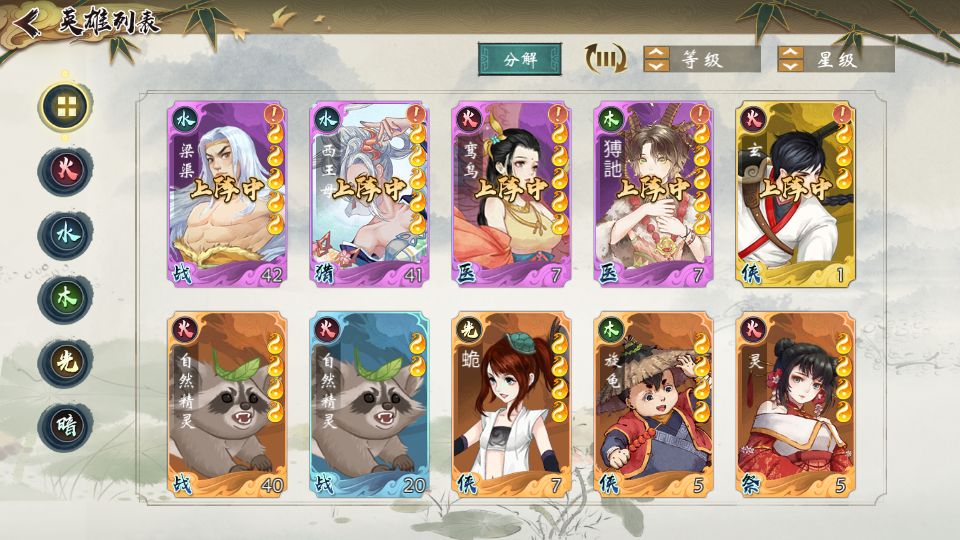The image size is (960, 540).
Task: Select the yellow level 1 hero card
Action: click(x=796, y=195)
